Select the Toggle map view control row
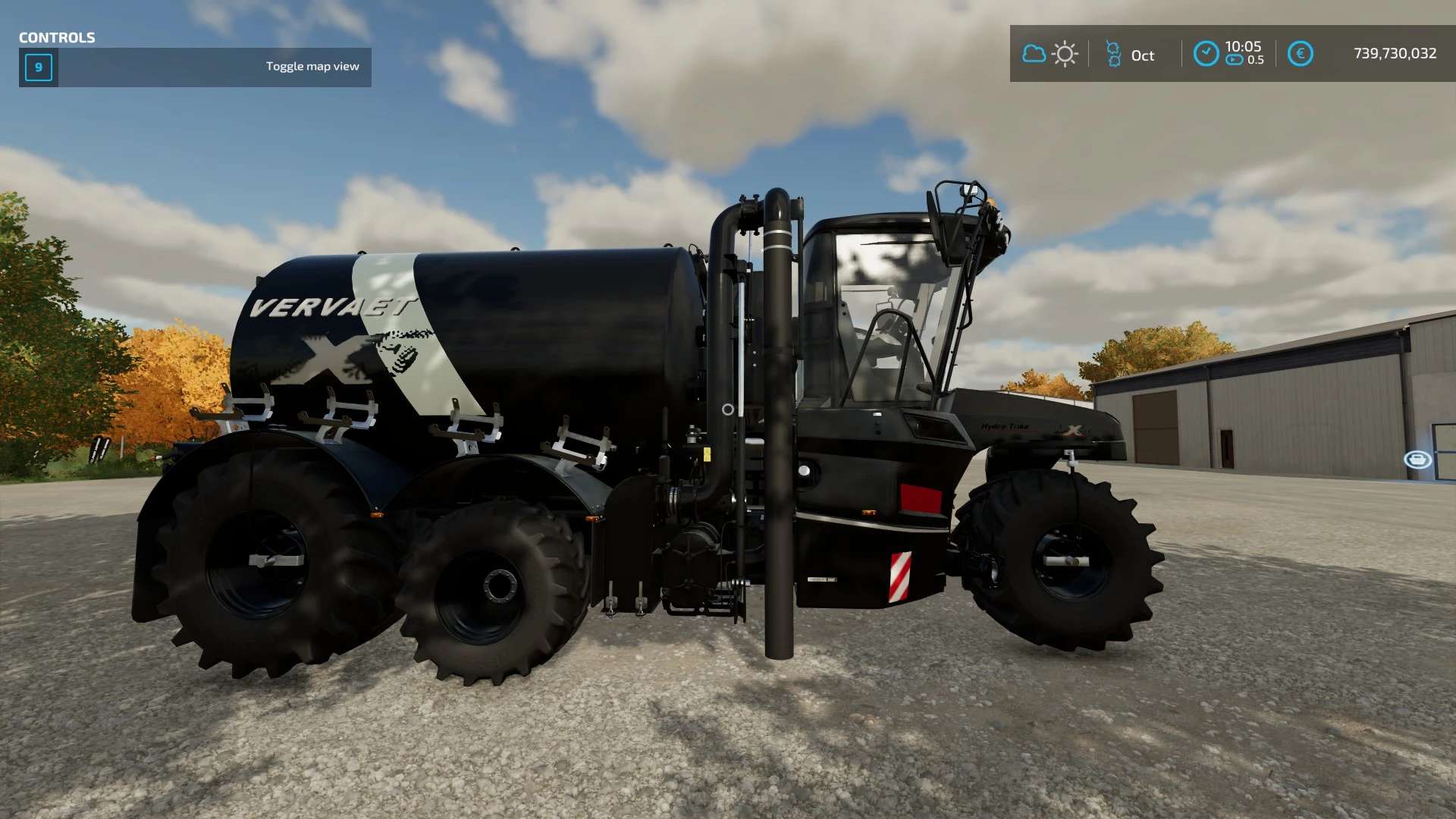Image resolution: width=1456 pixels, height=819 pixels. point(195,67)
